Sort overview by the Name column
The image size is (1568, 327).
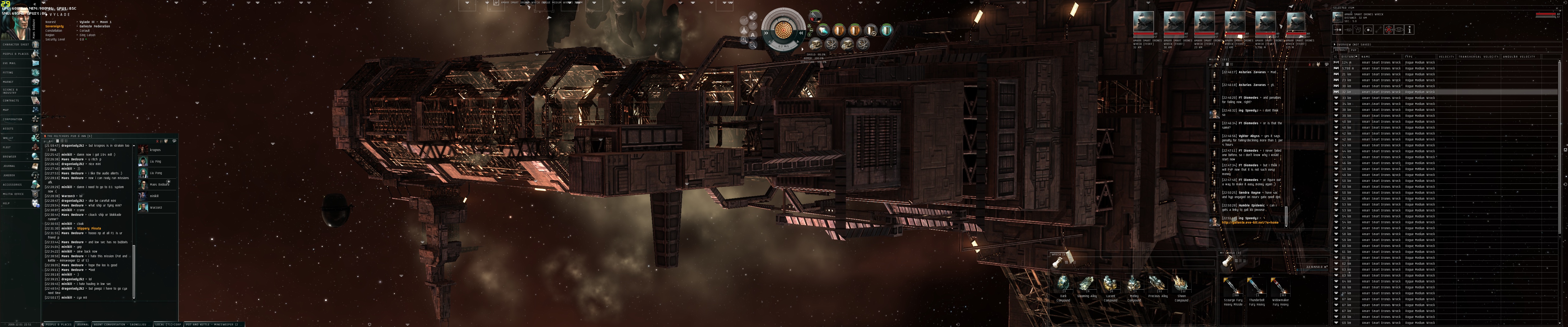(1366, 57)
